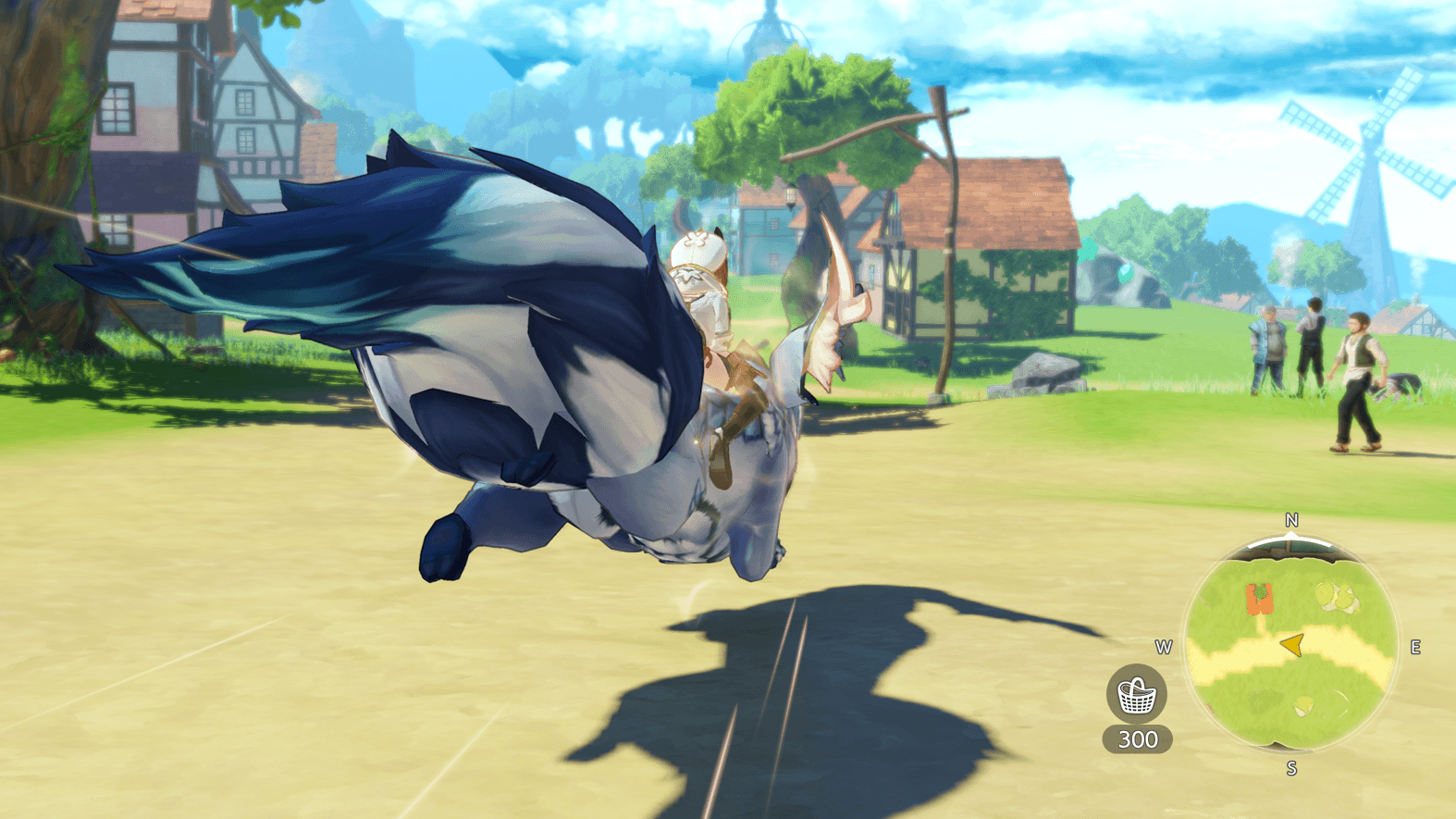Image resolution: width=1456 pixels, height=819 pixels.
Task: Open the gathering basket icon
Action: pos(1136,695)
